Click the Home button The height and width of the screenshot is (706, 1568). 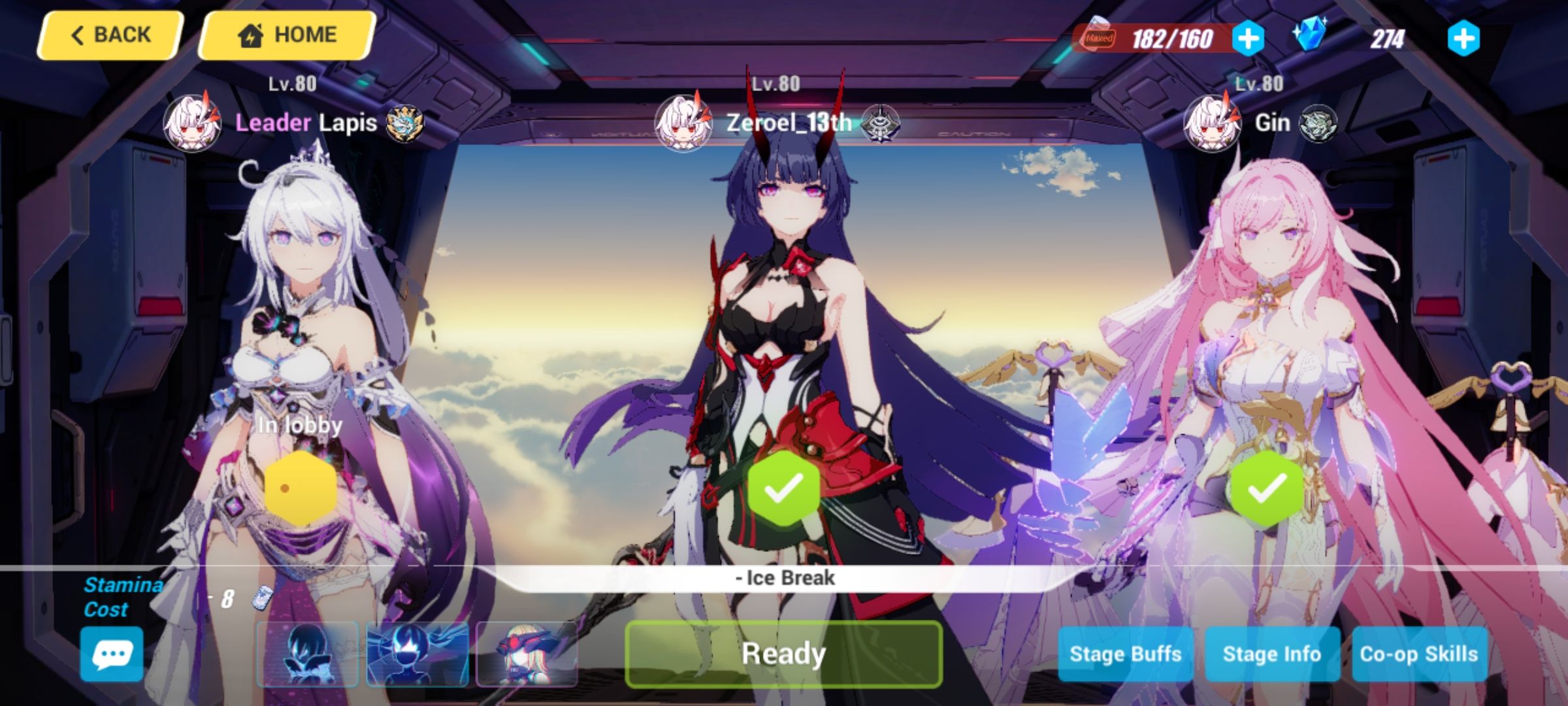[286, 34]
